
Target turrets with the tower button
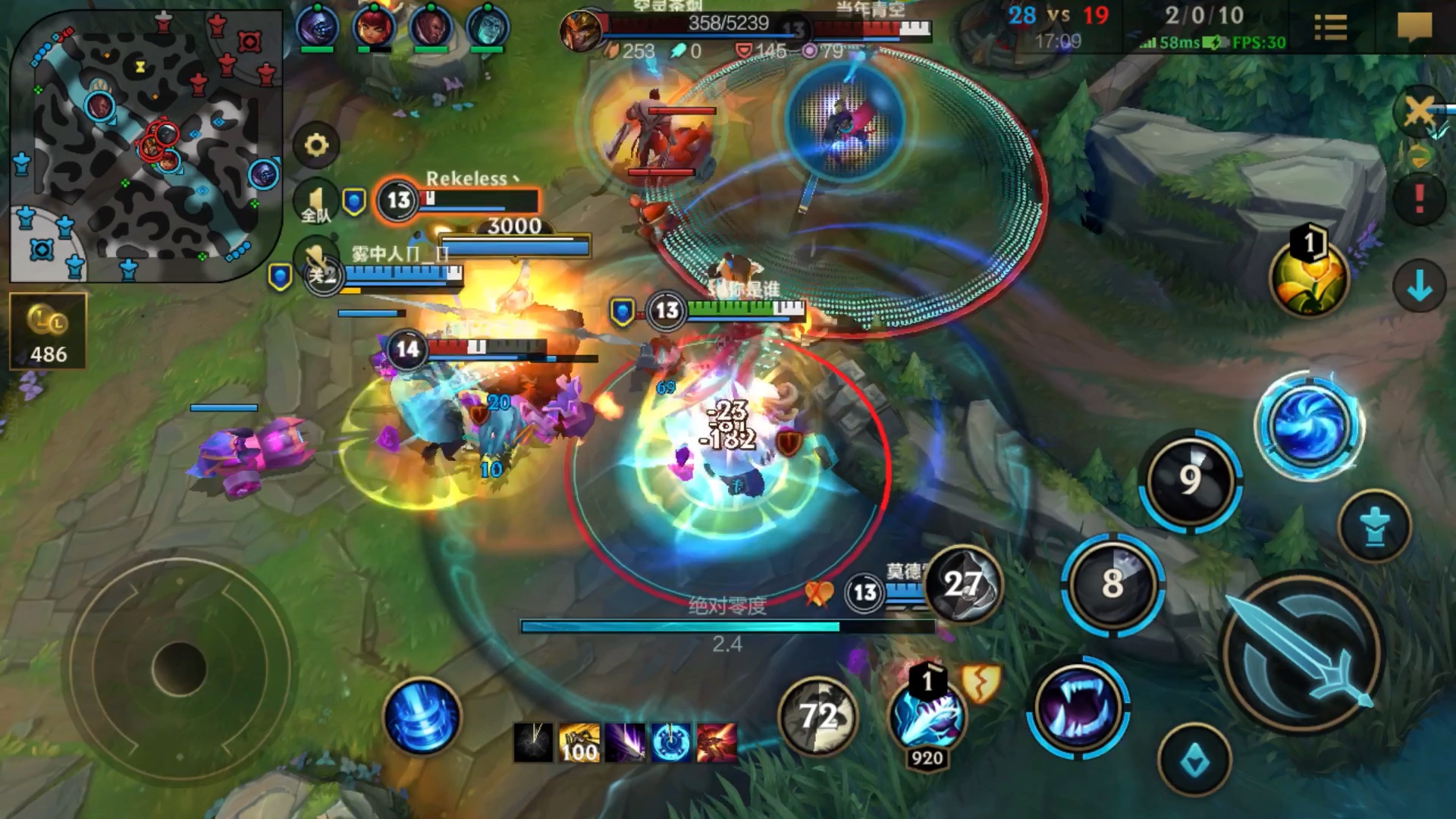coord(1374,526)
